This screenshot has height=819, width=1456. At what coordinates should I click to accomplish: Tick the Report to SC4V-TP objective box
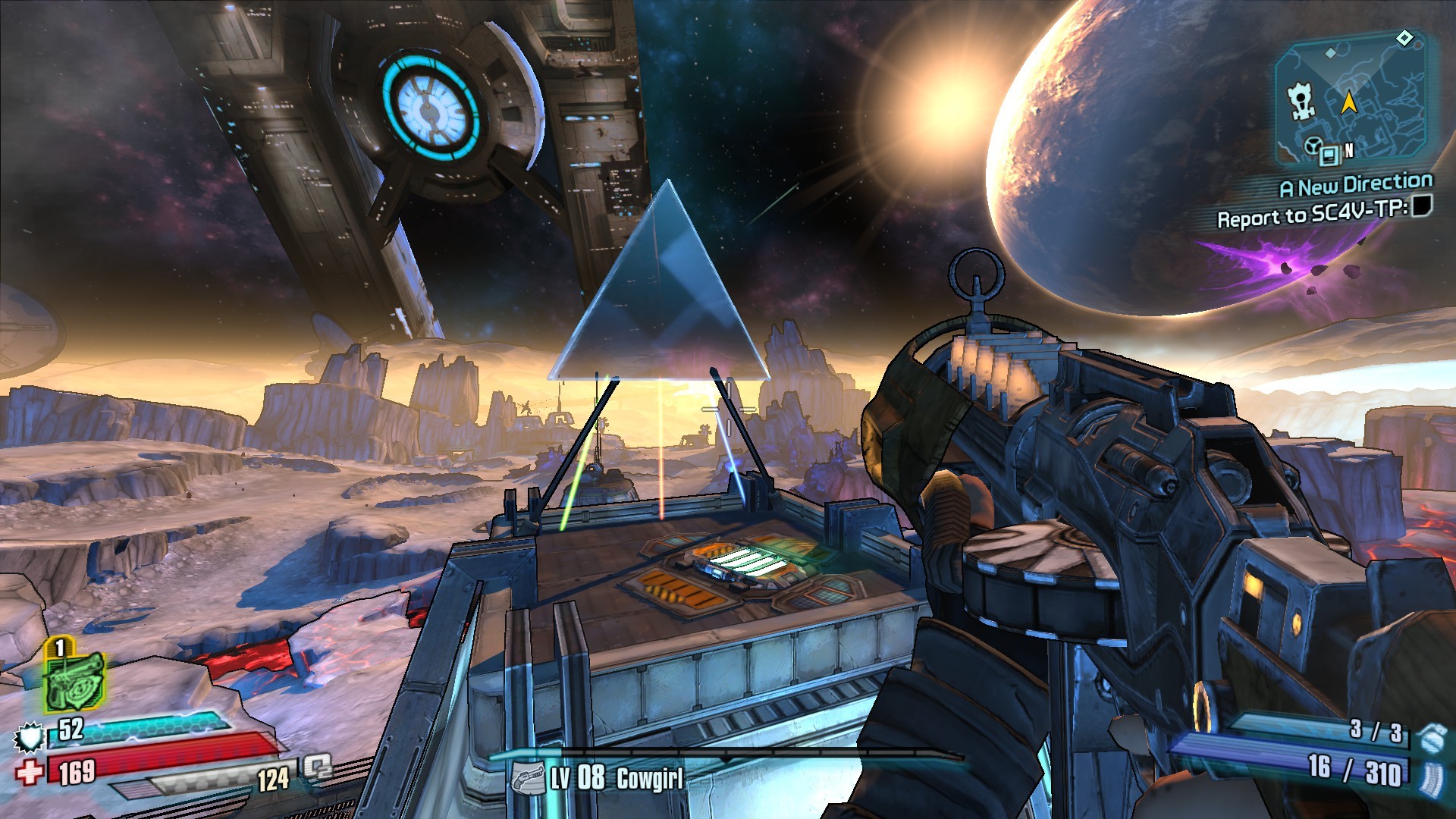coord(1422,206)
